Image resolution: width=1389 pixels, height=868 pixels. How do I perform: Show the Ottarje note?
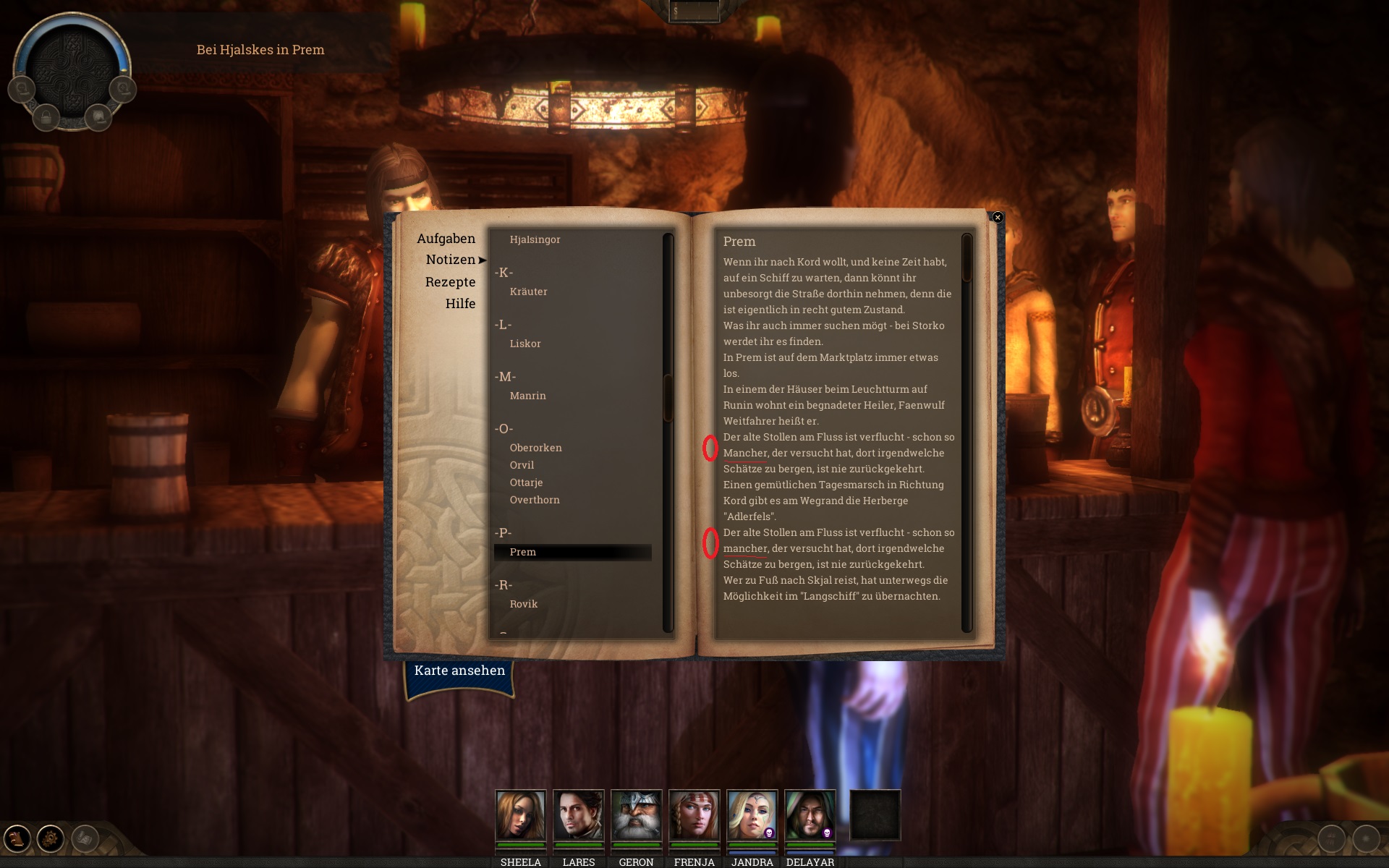point(526,482)
